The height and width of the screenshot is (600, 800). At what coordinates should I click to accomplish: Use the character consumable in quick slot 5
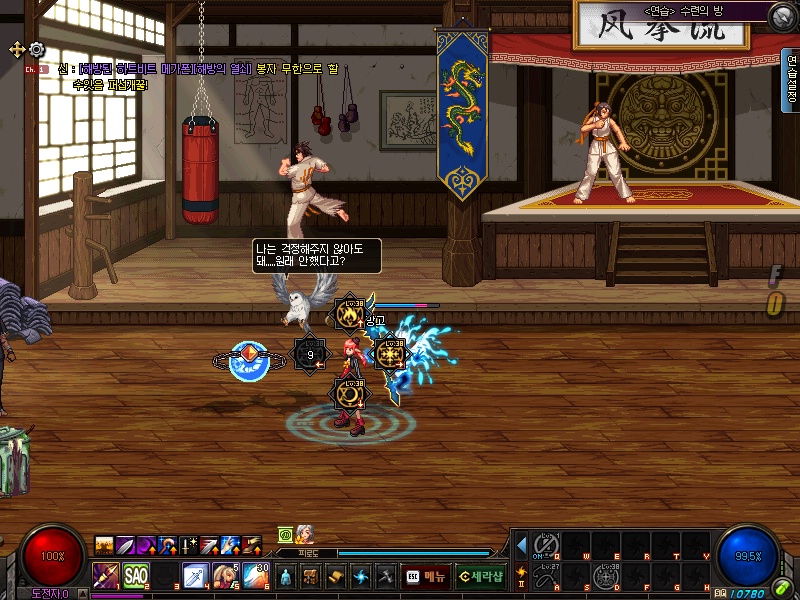pyautogui.click(x=225, y=576)
